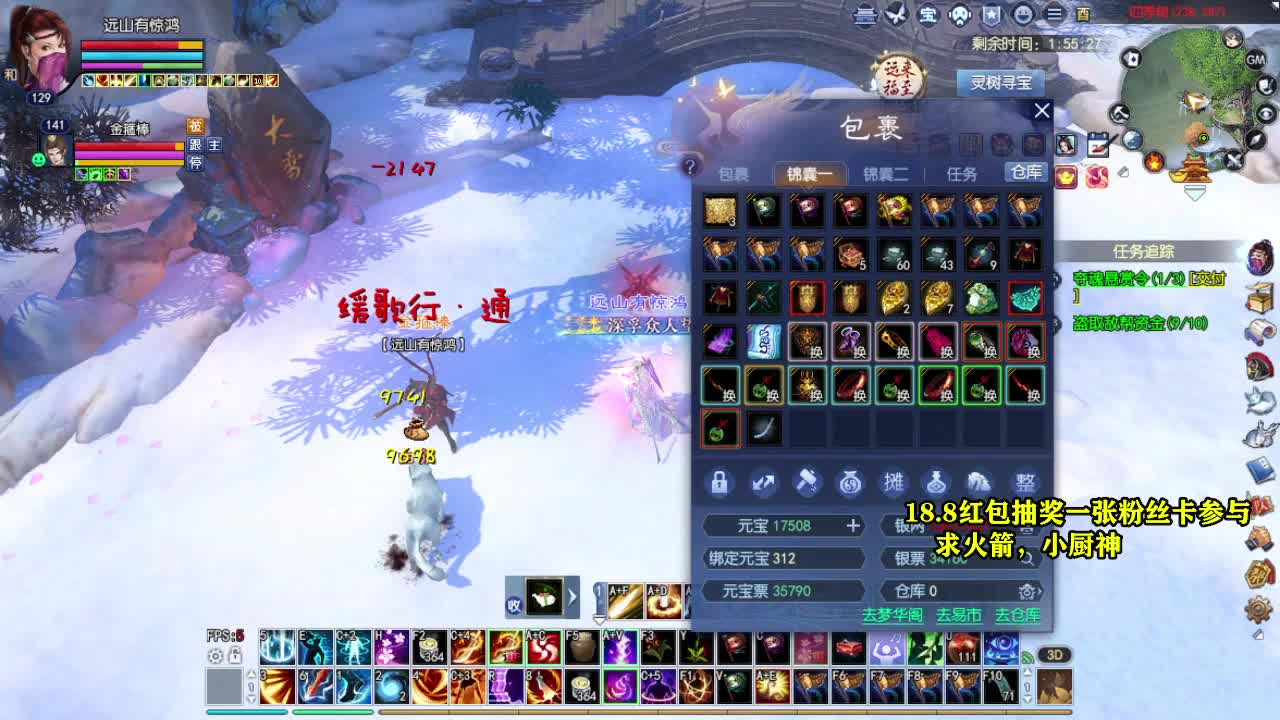Image resolution: width=1280 pixels, height=720 pixels.
Task: Click the + beside the 元宝 17508 amount
Action: pyautogui.click(x=853, y=525)
